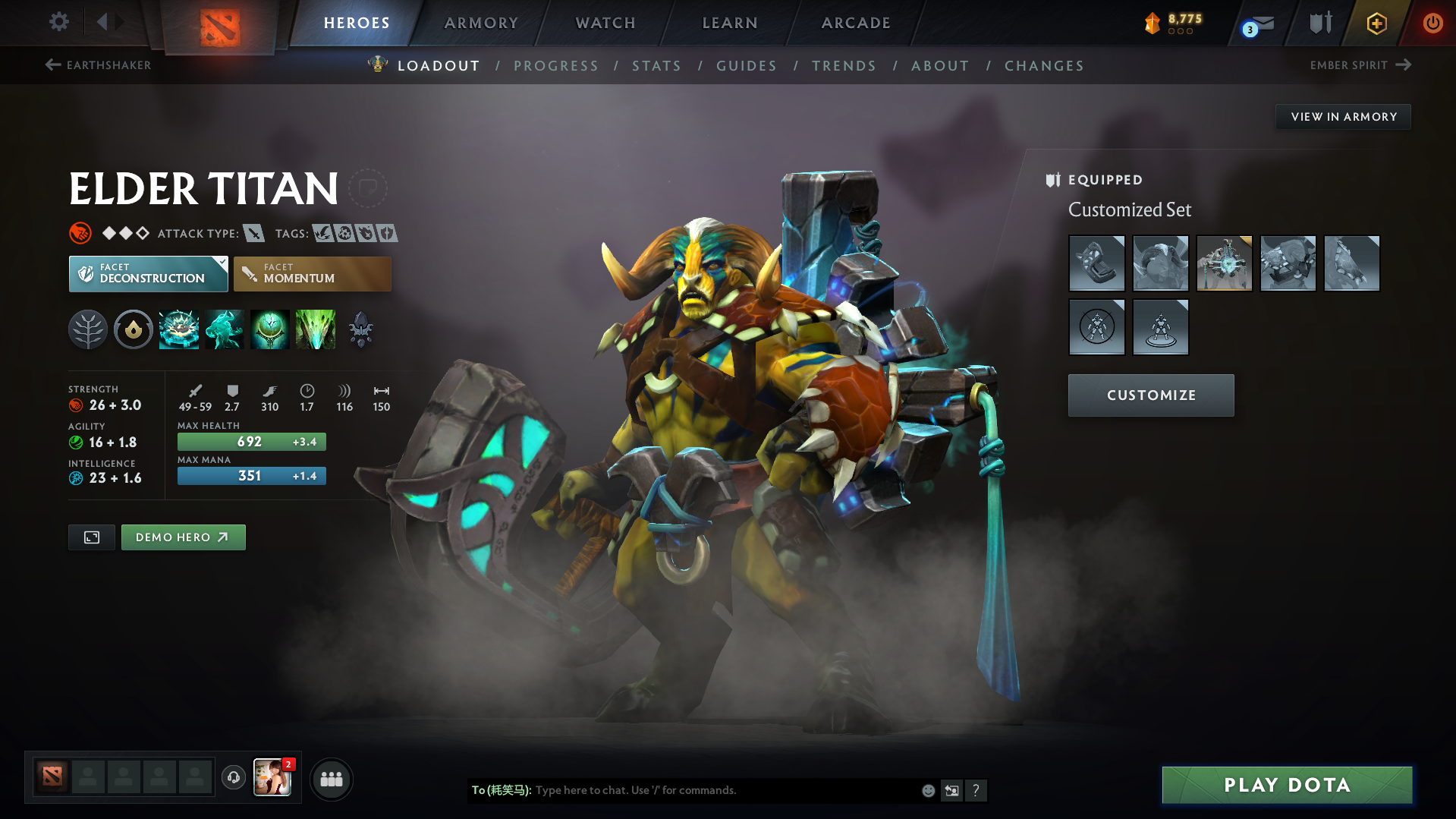Select the Astral Spirit ability icon
This screenshot has width=1456, height=819.
(x=225, y=329)
